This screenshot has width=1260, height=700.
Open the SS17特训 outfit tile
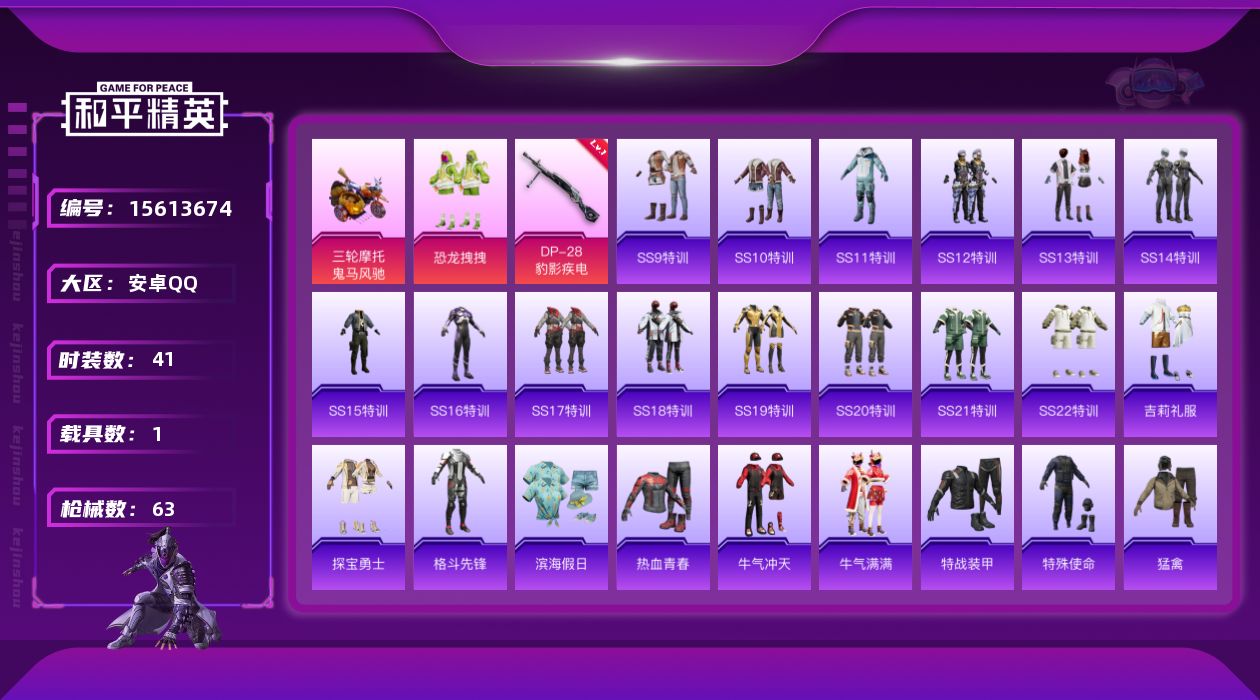click(x=561, y=364)
